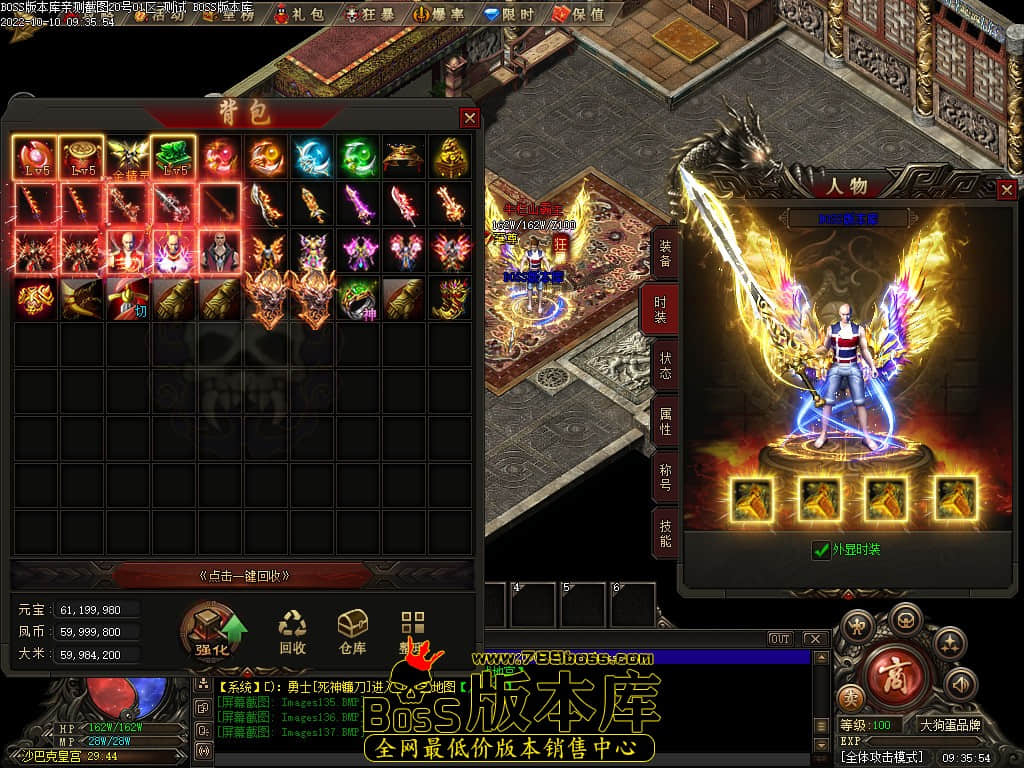This screenshot has width=1024, height=768.
Task: Switch to the 装备 equipment tab
Action: tap(664, 252)
